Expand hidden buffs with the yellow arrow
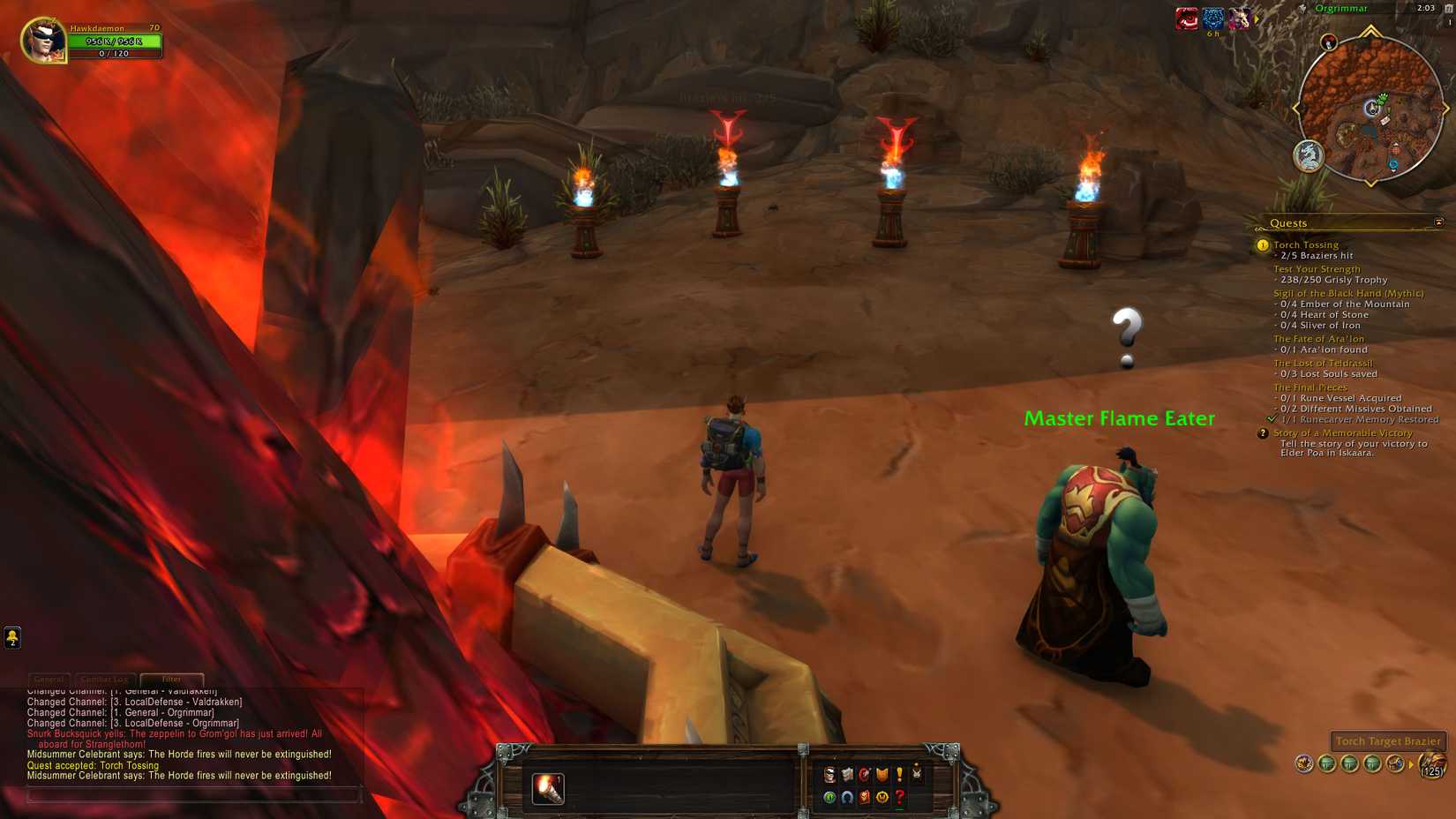Image resolution: width=1456 pixels, height=819 pixels. (x=1257, y=19)
